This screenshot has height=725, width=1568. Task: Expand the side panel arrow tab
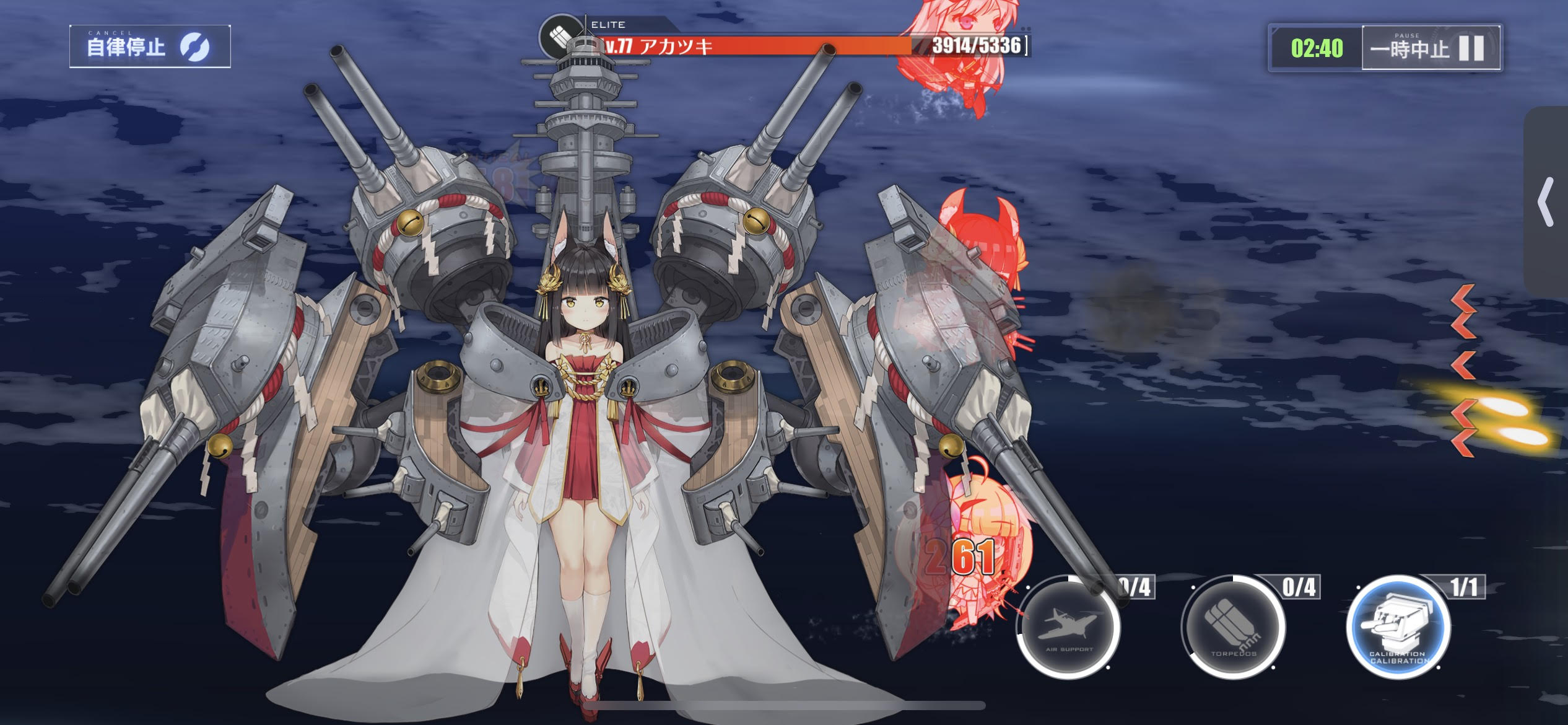(1546, 202)
